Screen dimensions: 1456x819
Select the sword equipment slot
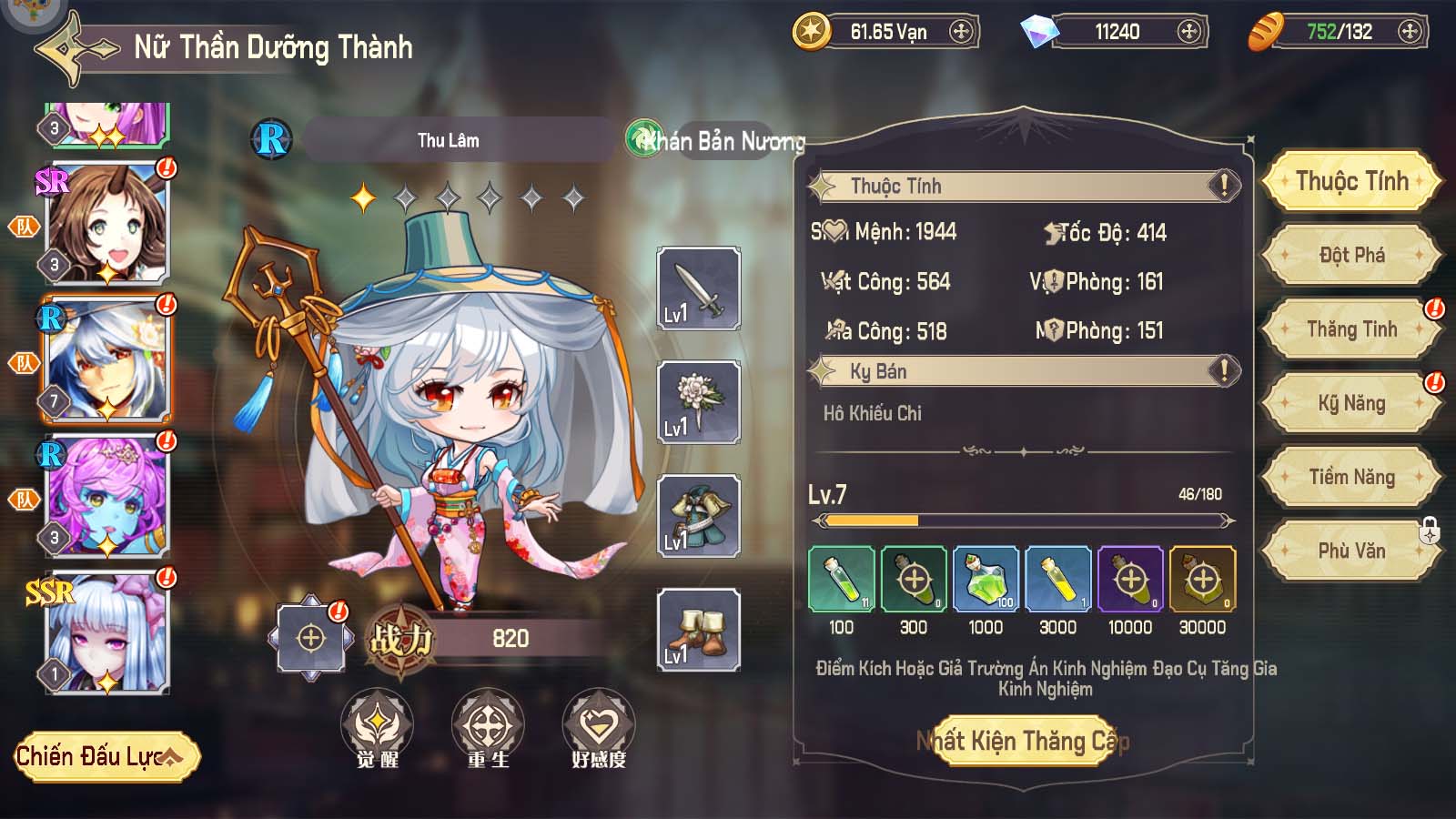698,288
